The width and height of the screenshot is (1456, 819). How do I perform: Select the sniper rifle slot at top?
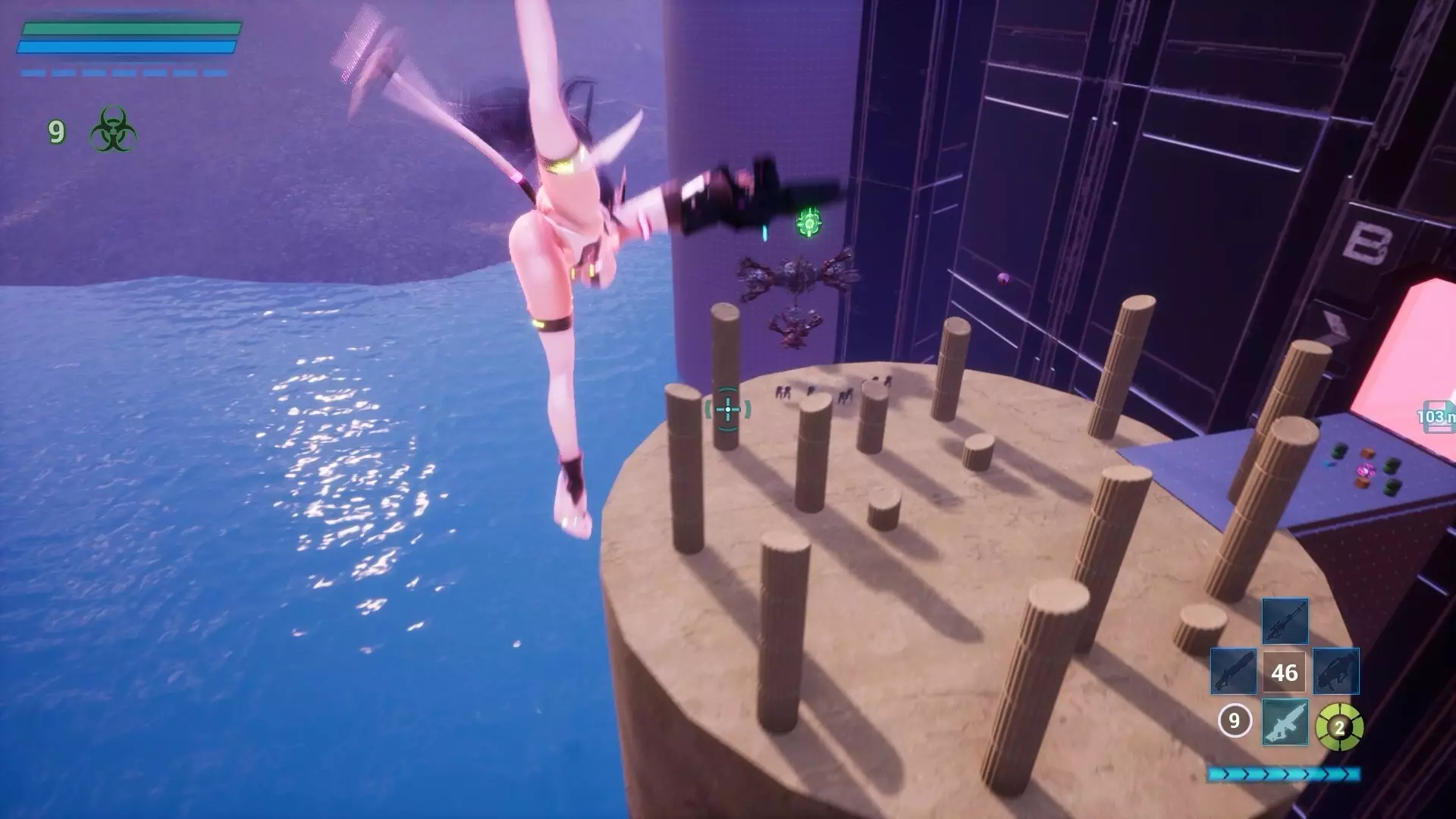pyautogui.click(x=1285, y=622)
